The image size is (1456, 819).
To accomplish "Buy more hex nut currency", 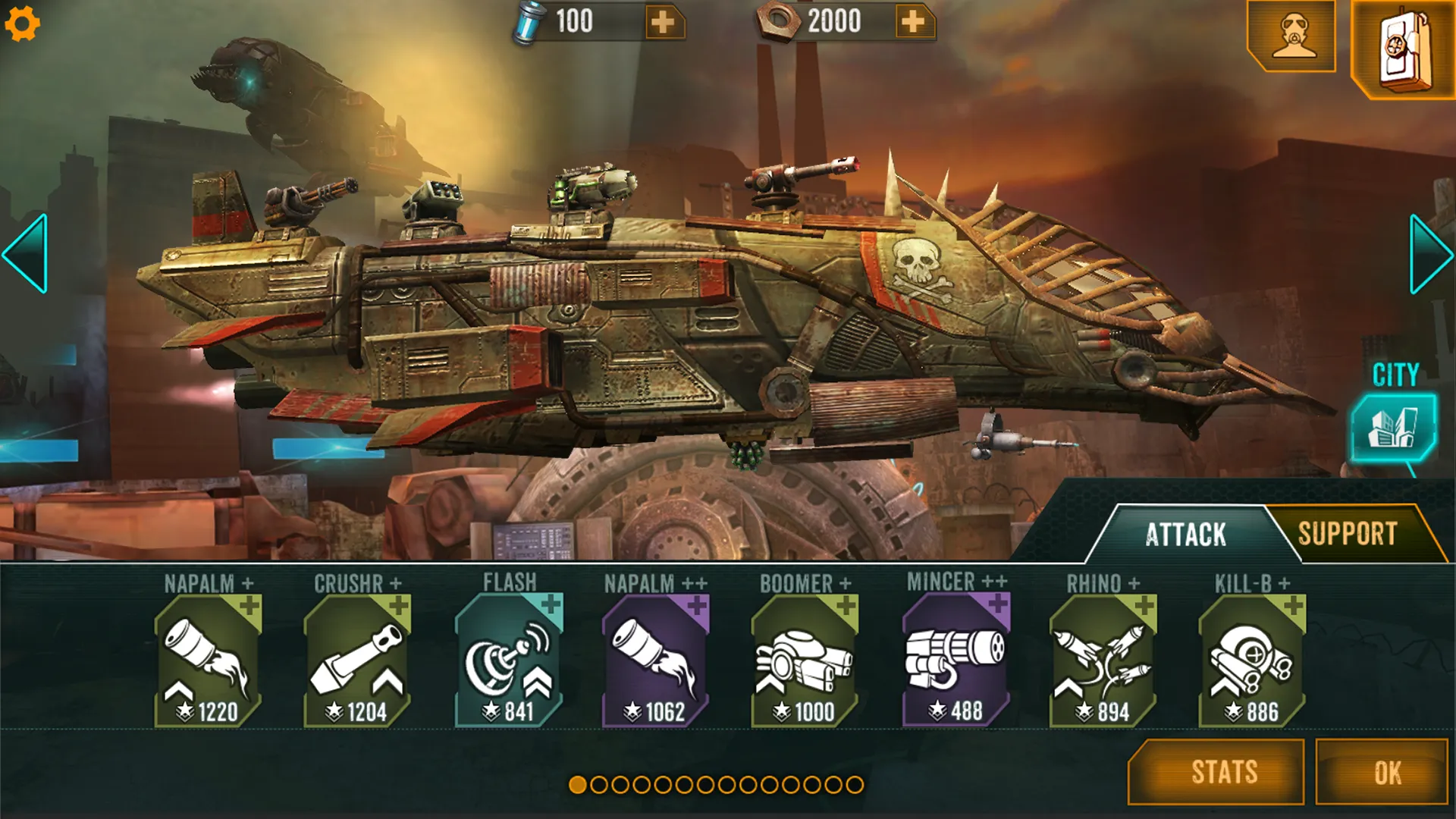I will (x=913, y=22).
